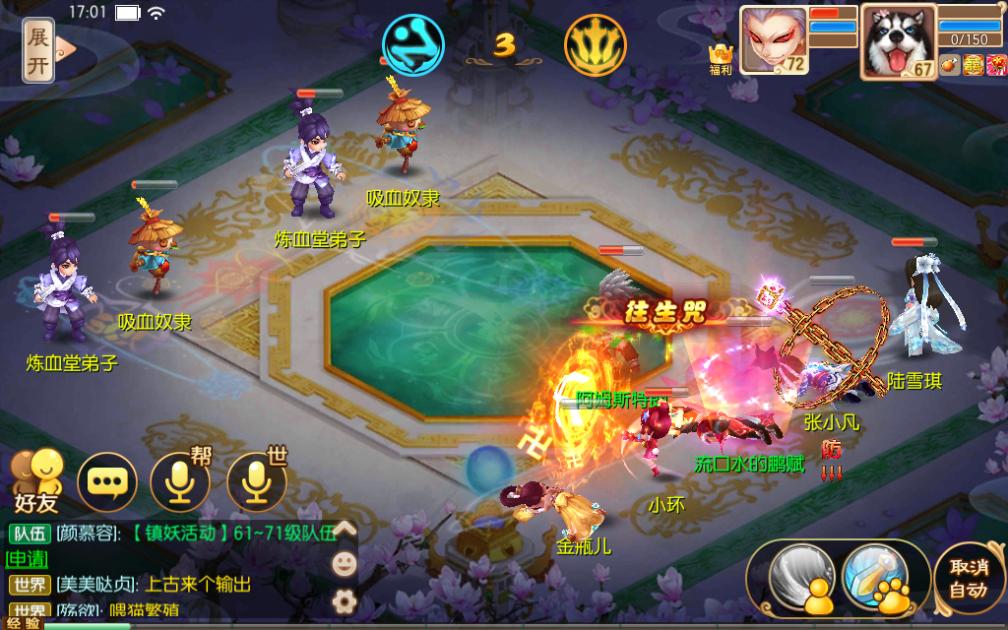Open the husky pet portrait
1008x630 pixels.
click(897, 40)
